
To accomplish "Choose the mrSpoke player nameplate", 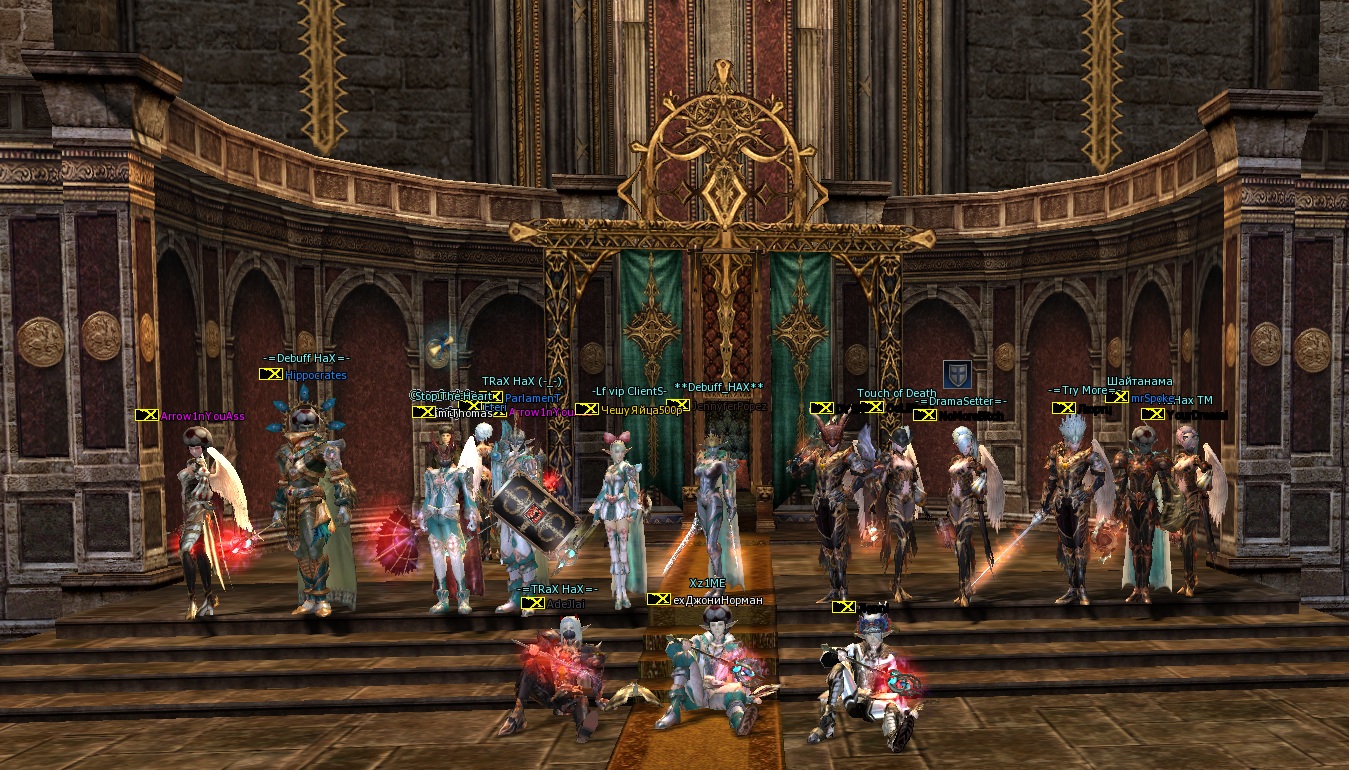I will [1152, 398].
